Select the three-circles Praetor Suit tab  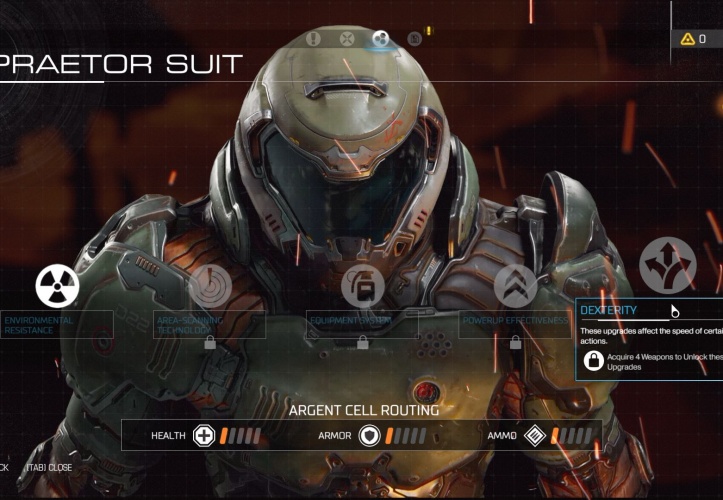pos(380,39)
